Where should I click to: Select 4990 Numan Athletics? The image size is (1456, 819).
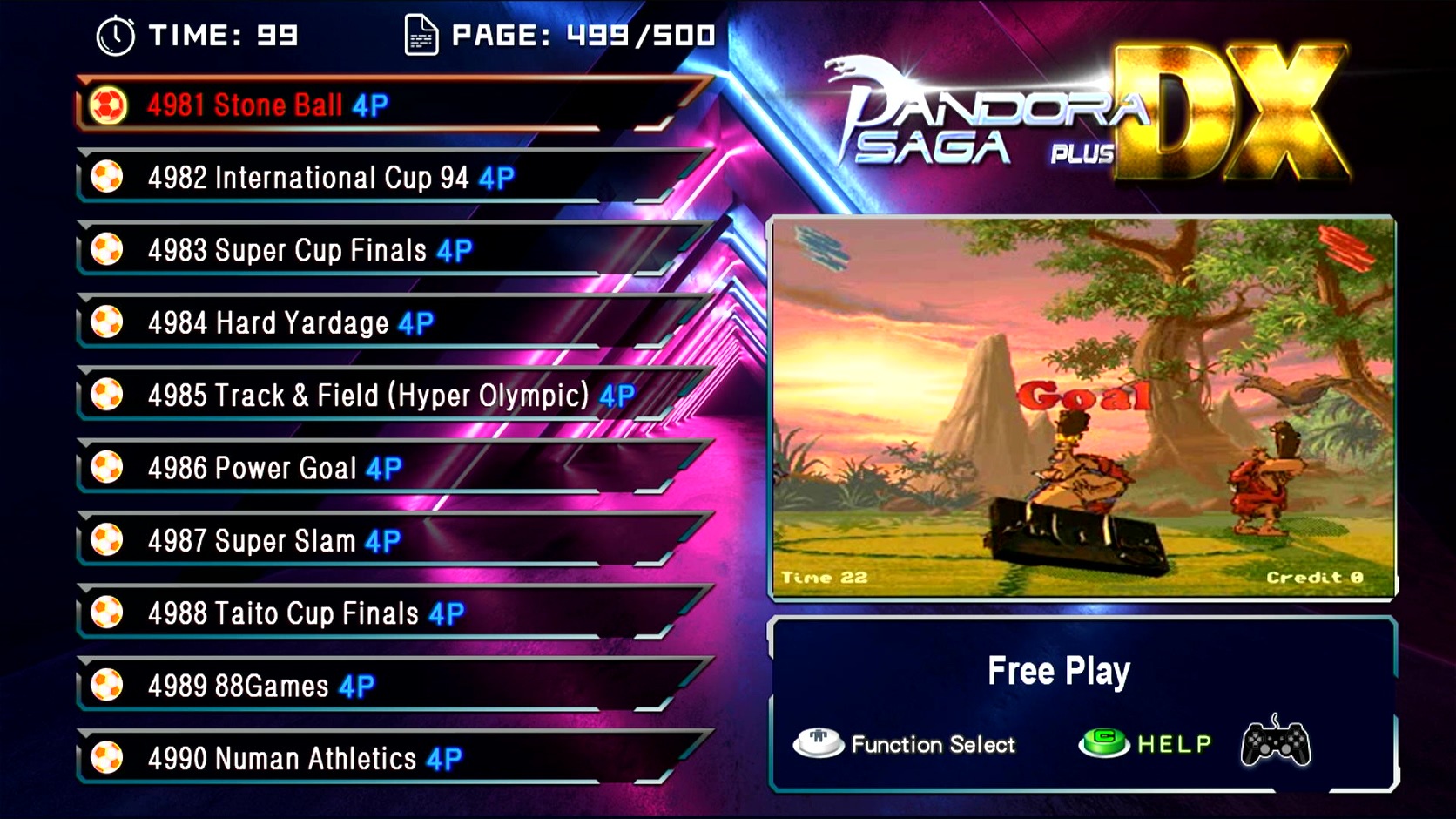tap(304, 759)
